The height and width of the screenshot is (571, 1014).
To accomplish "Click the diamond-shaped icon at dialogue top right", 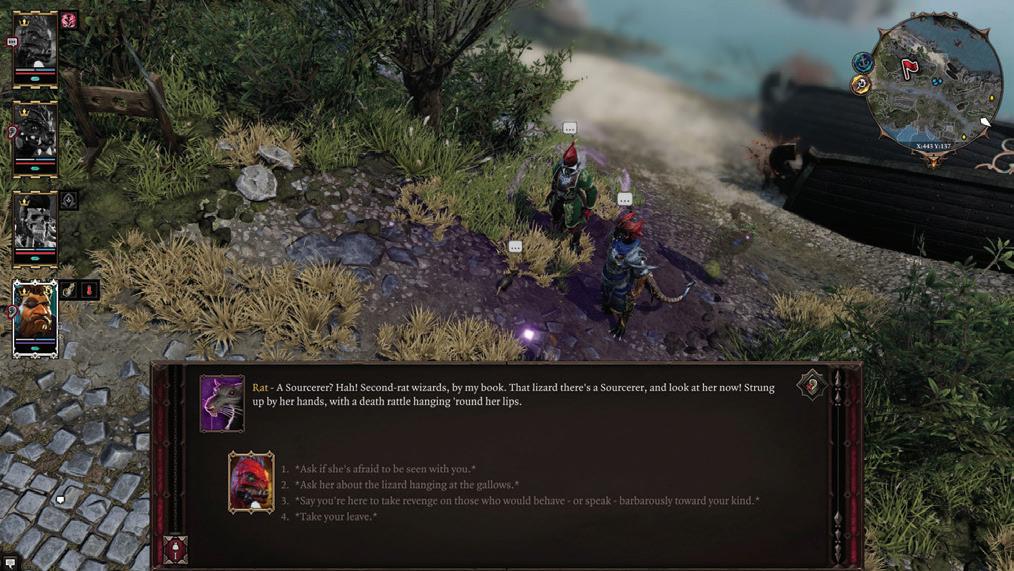I will point(811,386).
